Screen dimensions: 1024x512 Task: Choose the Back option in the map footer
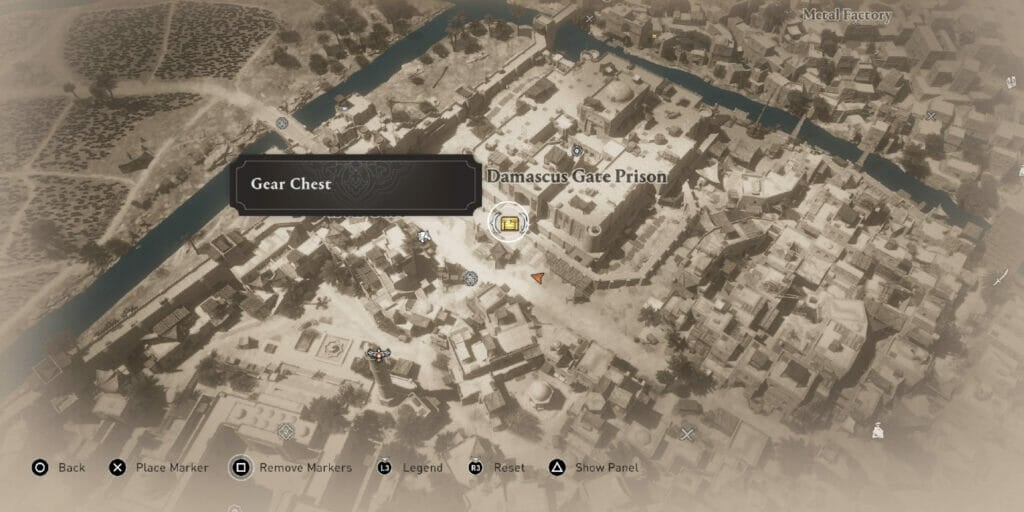pyautogui.click(x=59, y=467)
